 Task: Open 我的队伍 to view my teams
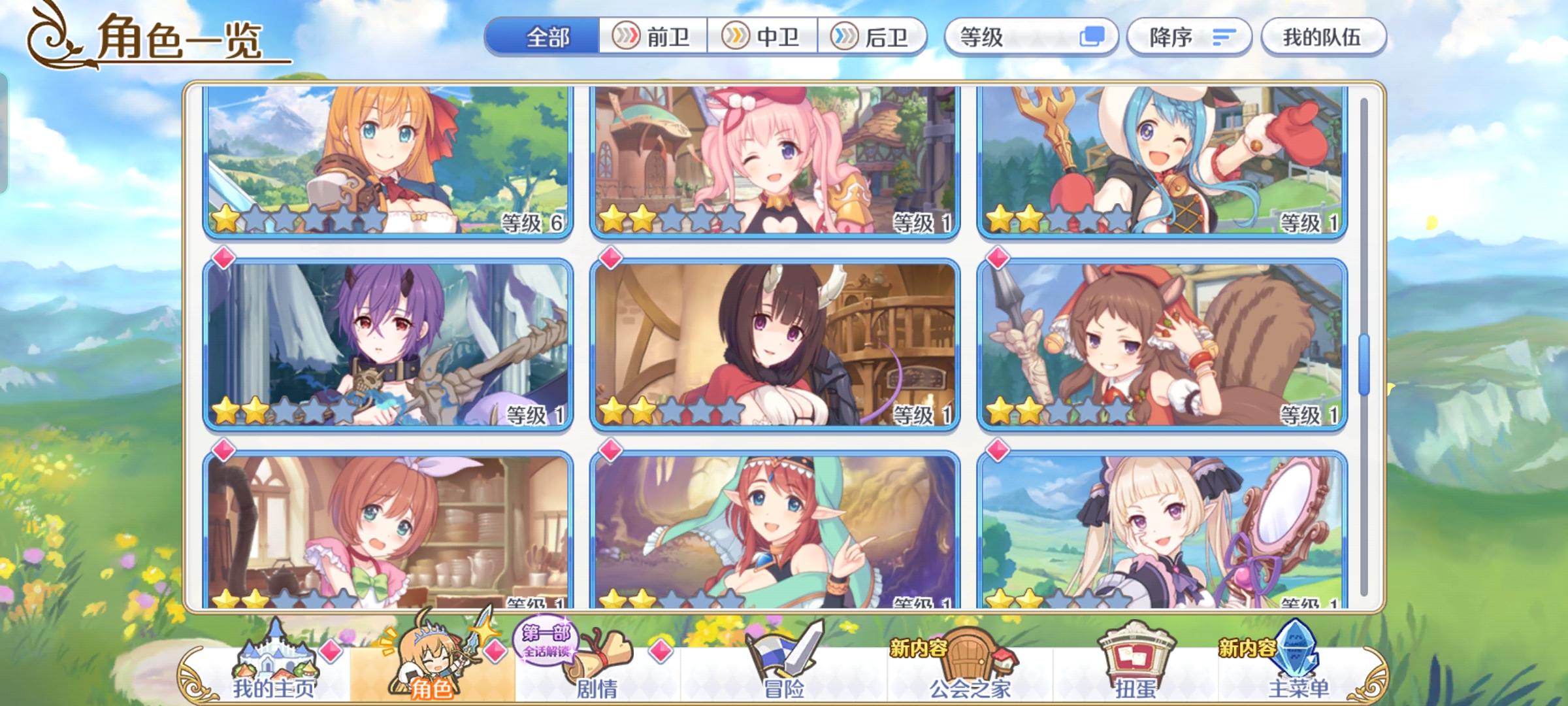1324,37
